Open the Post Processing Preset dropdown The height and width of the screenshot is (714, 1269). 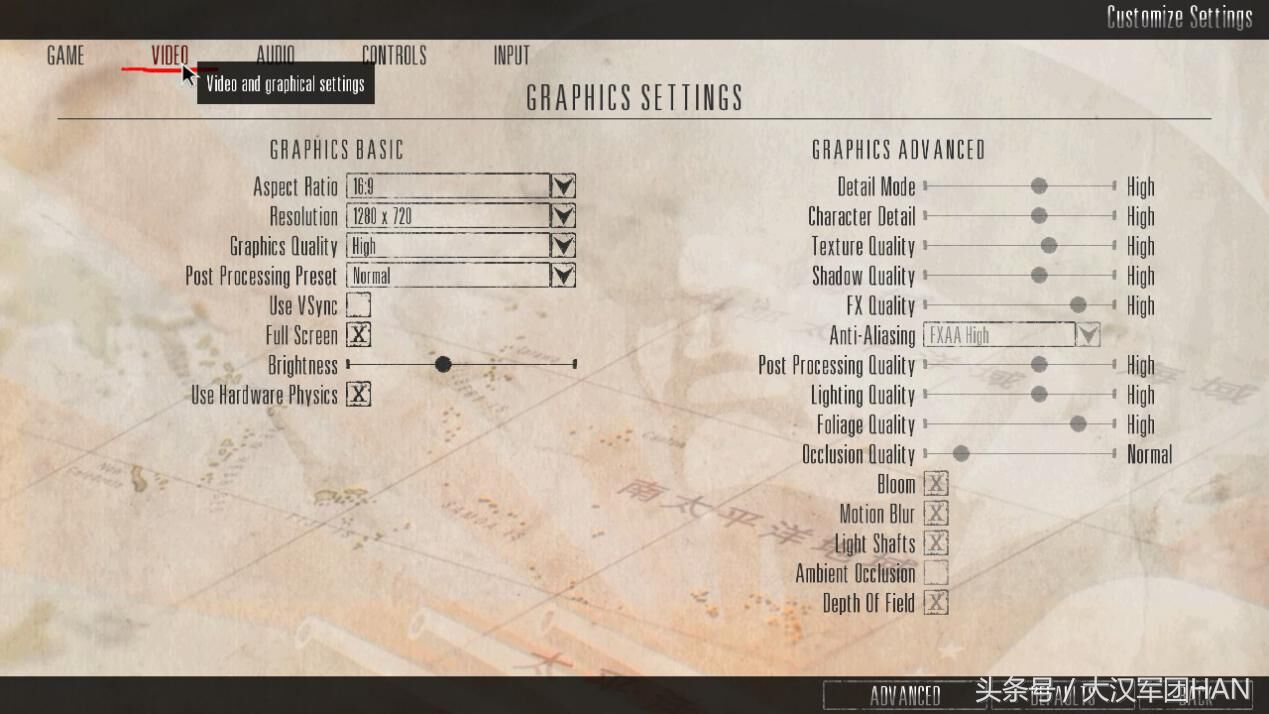coord(563,276)
